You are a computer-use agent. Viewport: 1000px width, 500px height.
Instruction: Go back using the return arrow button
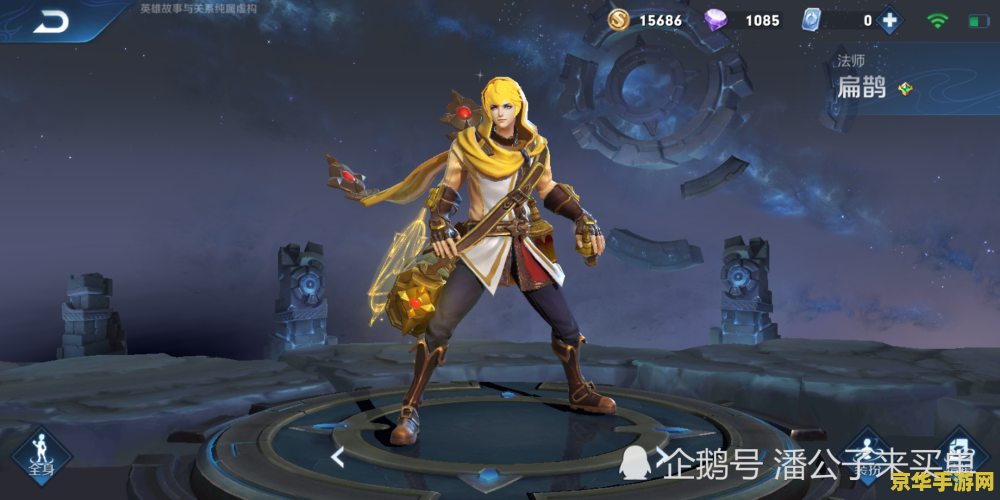point(50,20)
